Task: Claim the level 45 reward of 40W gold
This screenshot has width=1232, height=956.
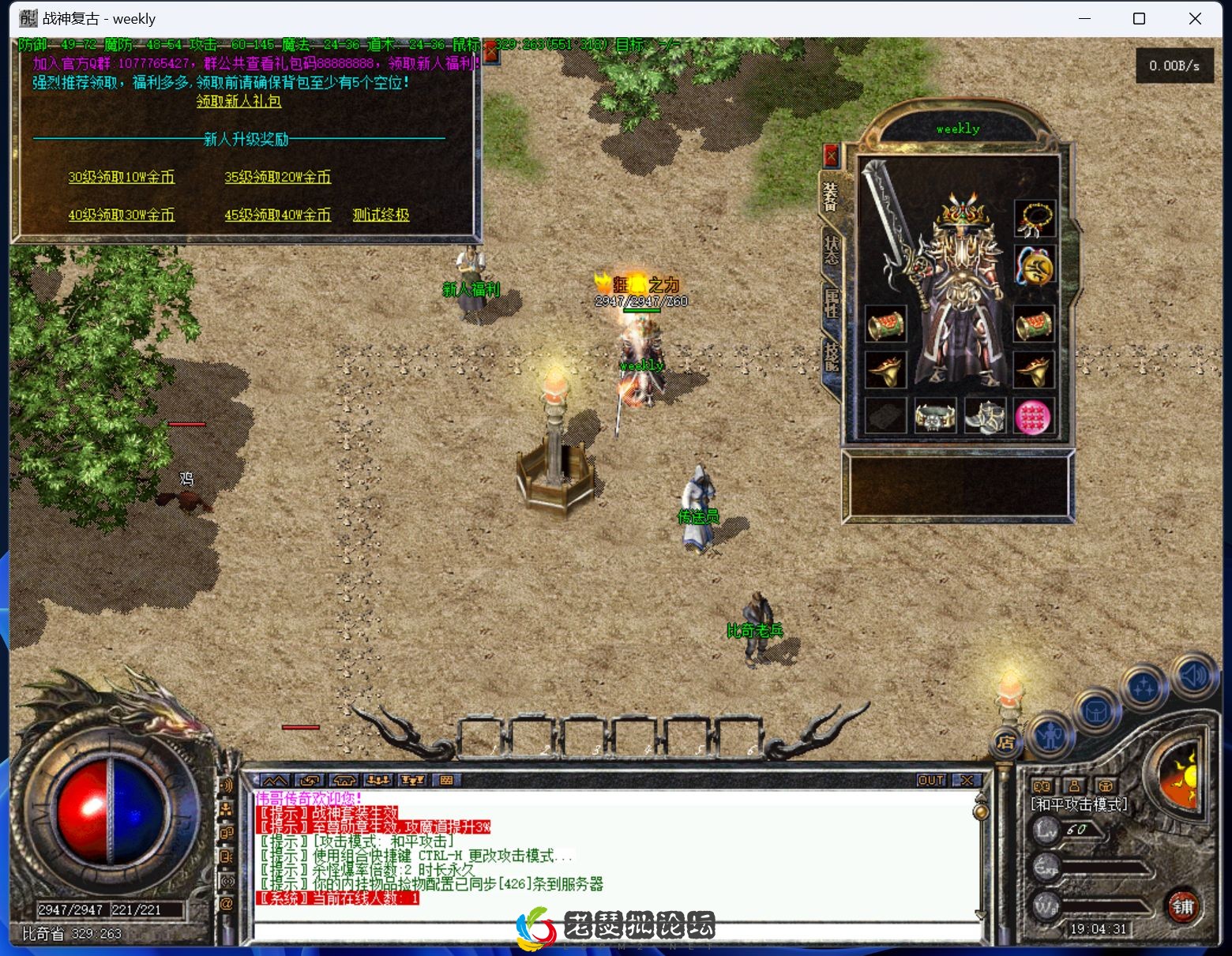Action: [x=277, y=215]
